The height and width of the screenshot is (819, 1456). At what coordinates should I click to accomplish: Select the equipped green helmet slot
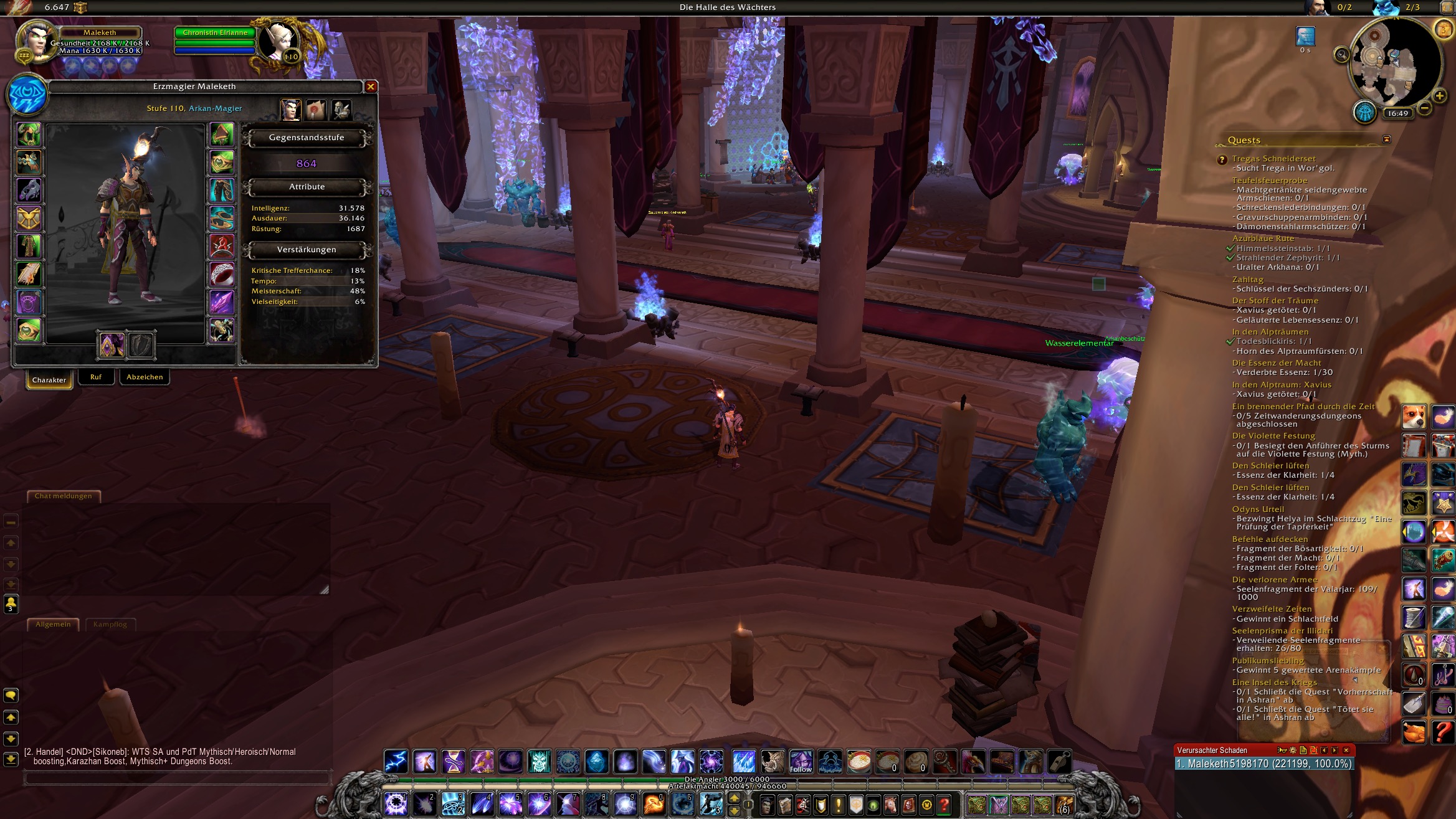[x=29, y=135]
